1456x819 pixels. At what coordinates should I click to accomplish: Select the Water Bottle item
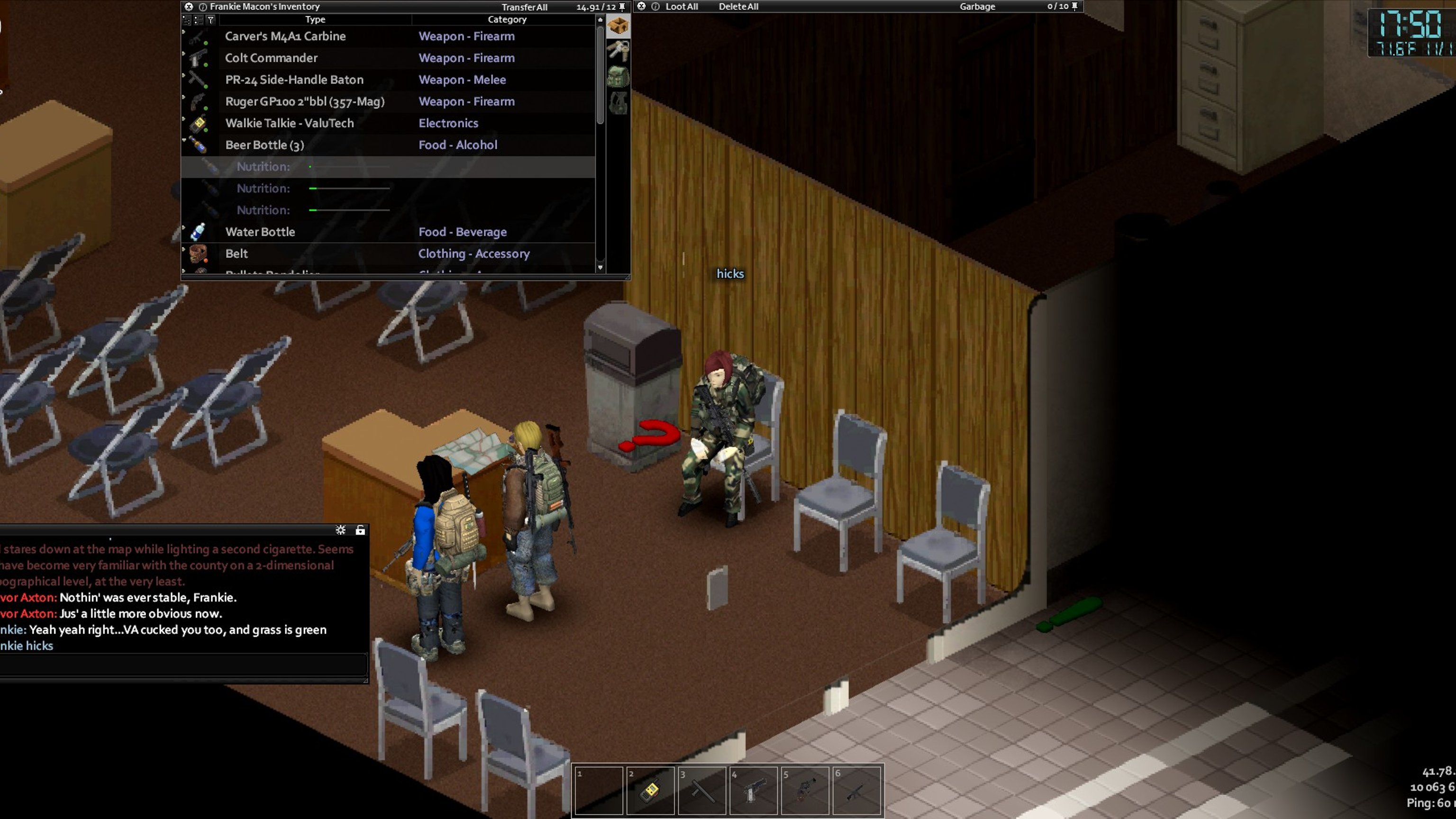(x=259, y=232)
